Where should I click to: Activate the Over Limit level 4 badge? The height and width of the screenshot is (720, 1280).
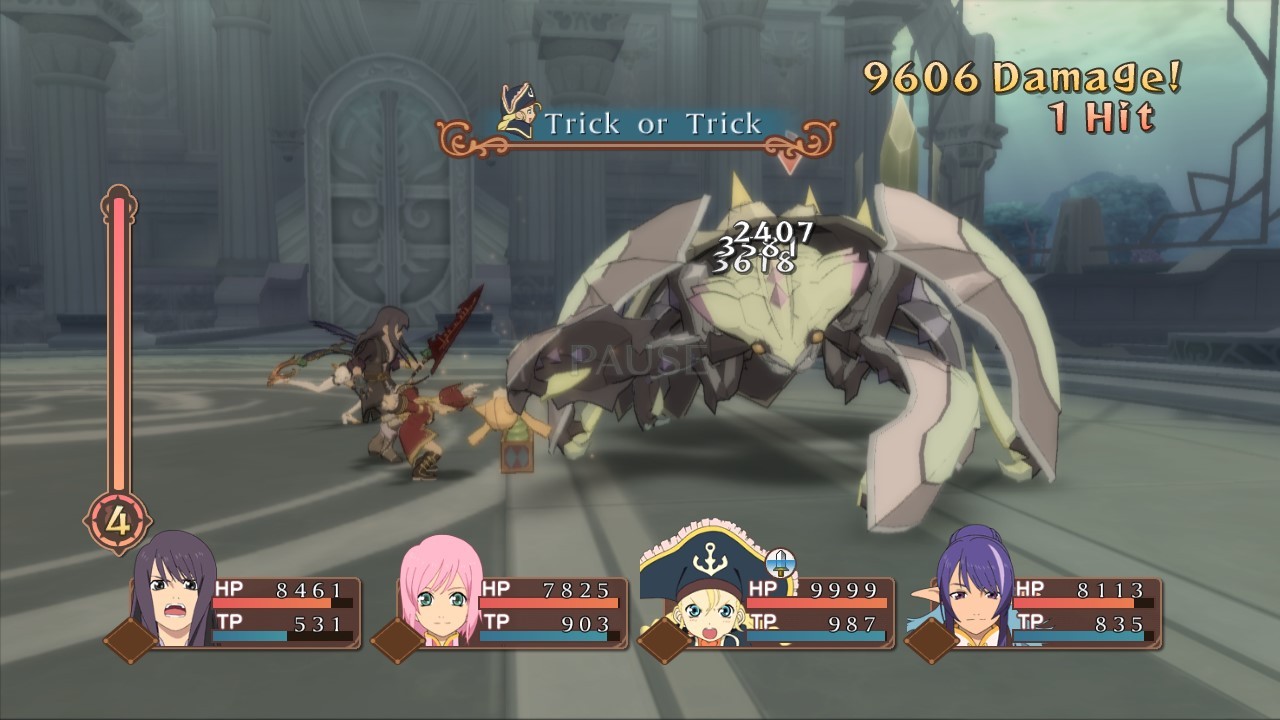(x=117, y=522)
